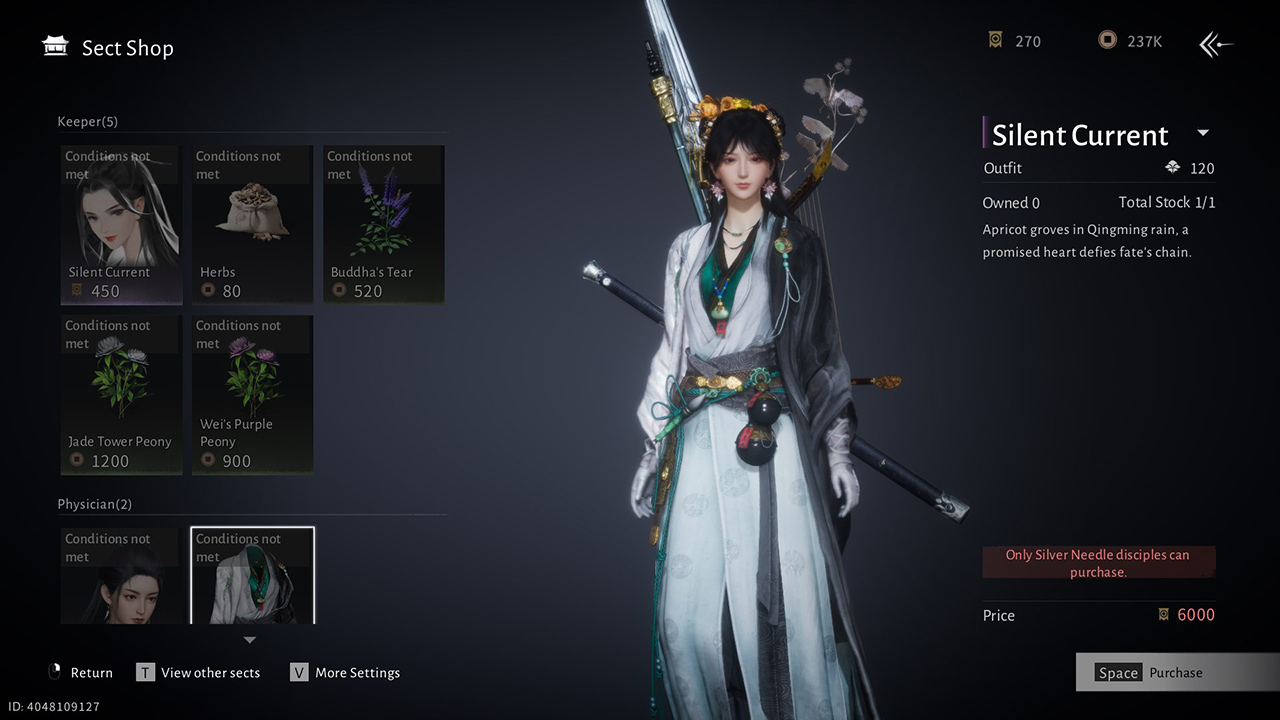This screenshot has height=720, width=1280.
Task: Pick the Jade Tower Peony item
Action: [x=121, y=394]
